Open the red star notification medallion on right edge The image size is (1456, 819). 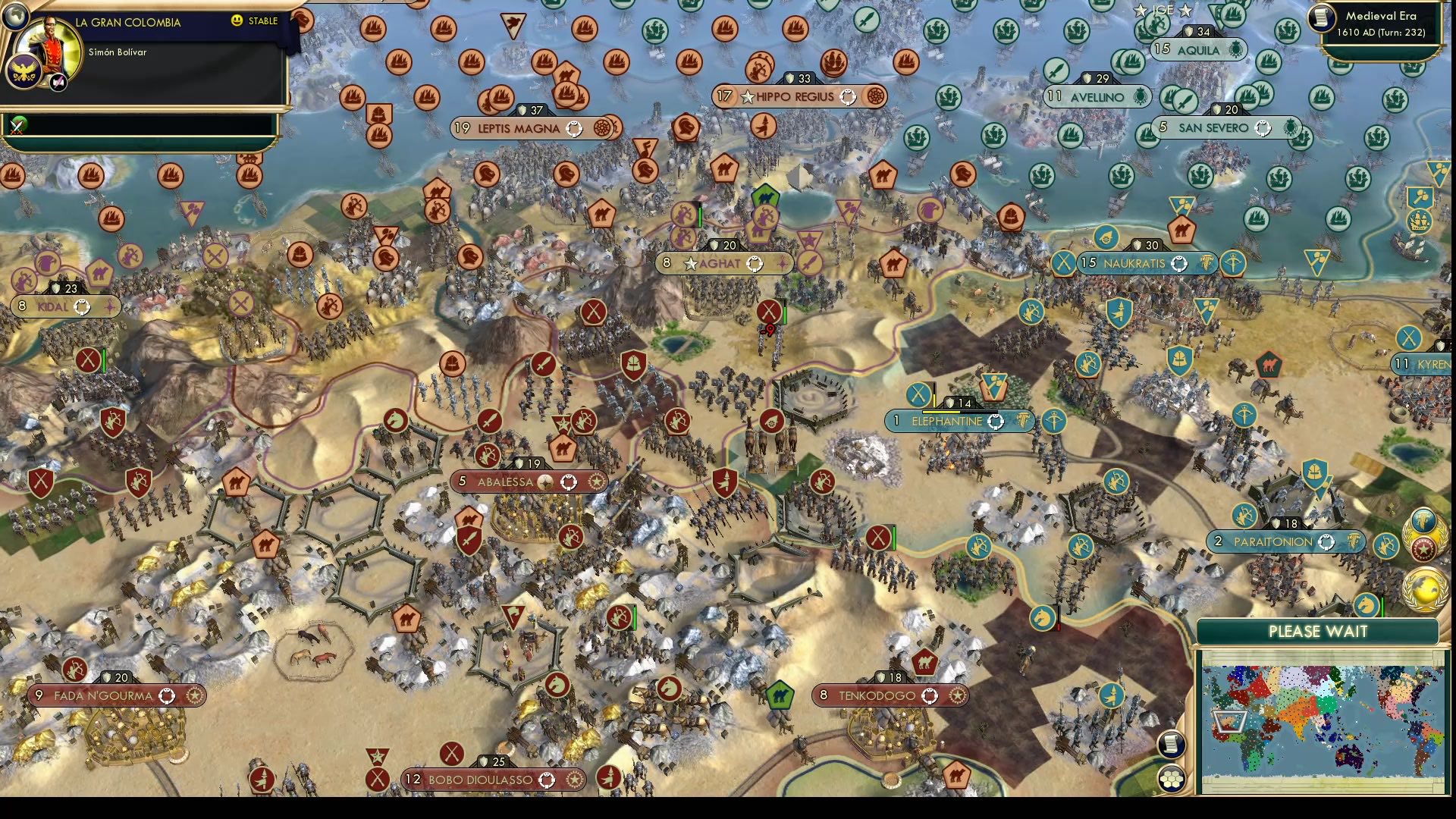[x=1423, y=548]
